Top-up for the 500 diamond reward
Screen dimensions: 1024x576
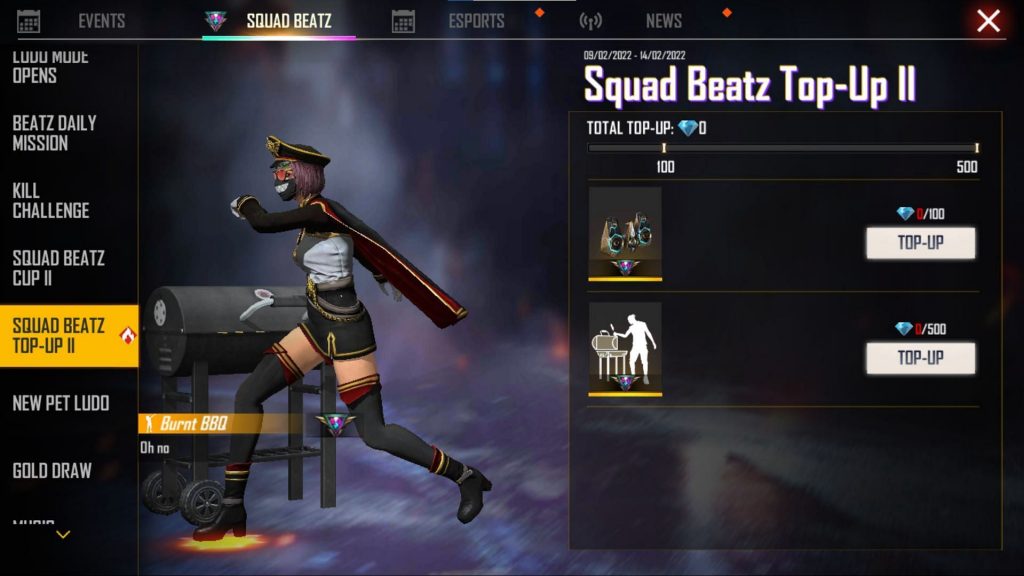(x=920, y=358)
